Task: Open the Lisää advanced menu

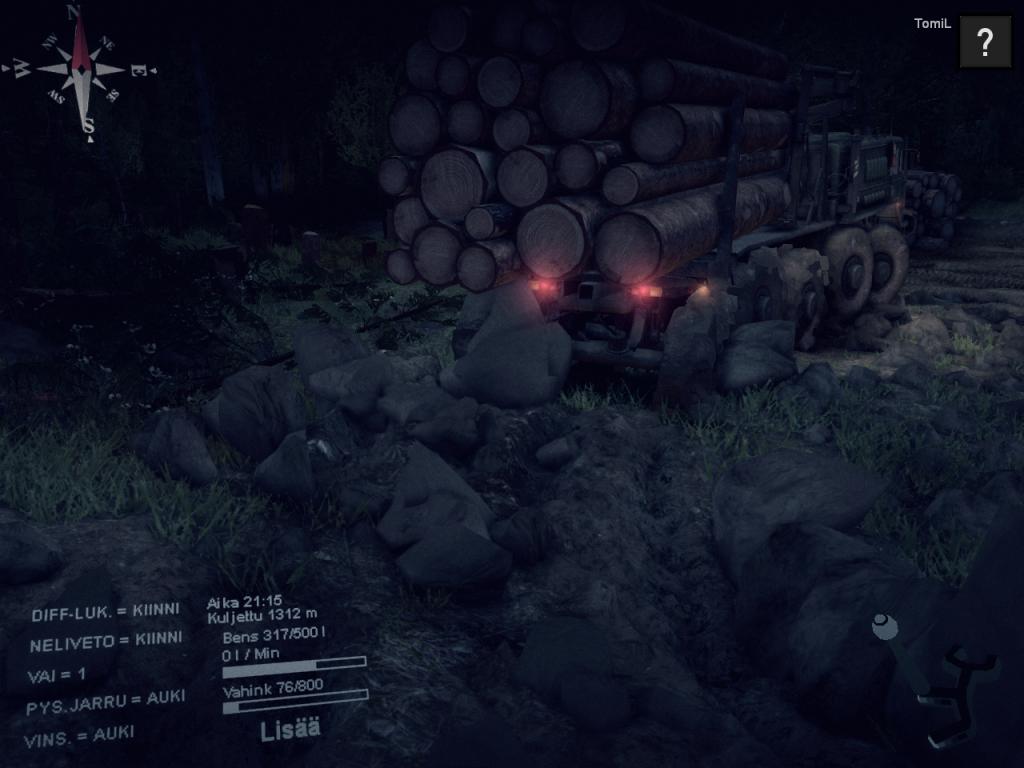Action: [x=290, y=730]
